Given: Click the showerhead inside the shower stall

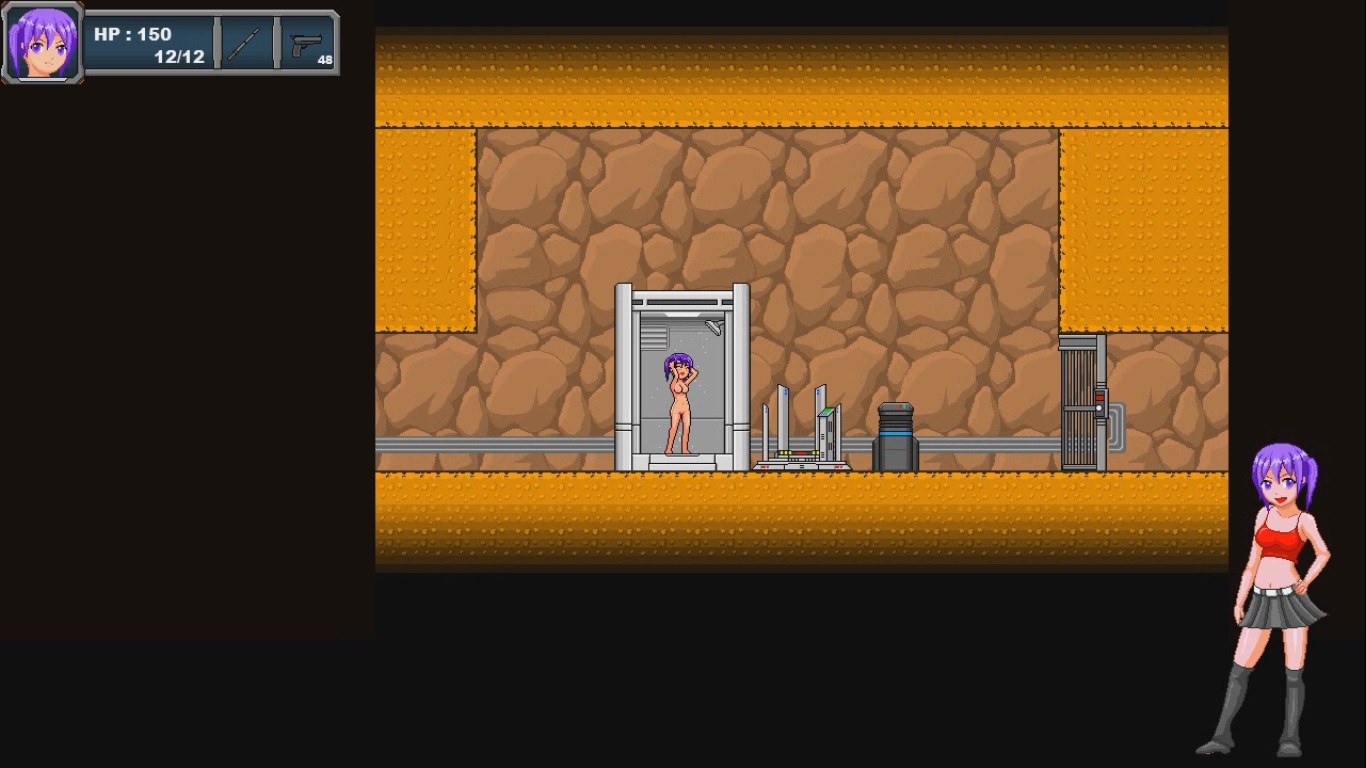Looking at the screenshot, I should click(x=713, y=328).
